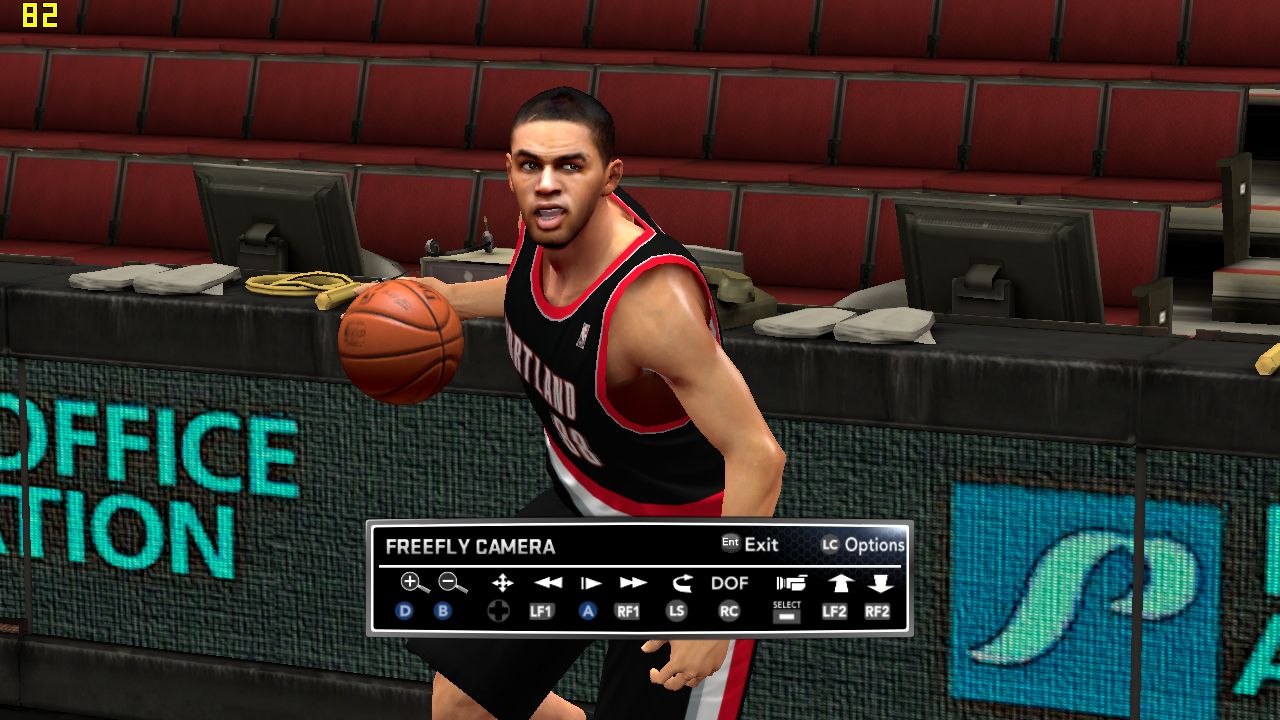The image size is (1280, 720).
Task: Raise the camera with the up arrow
Action: [x=838, y=583]
